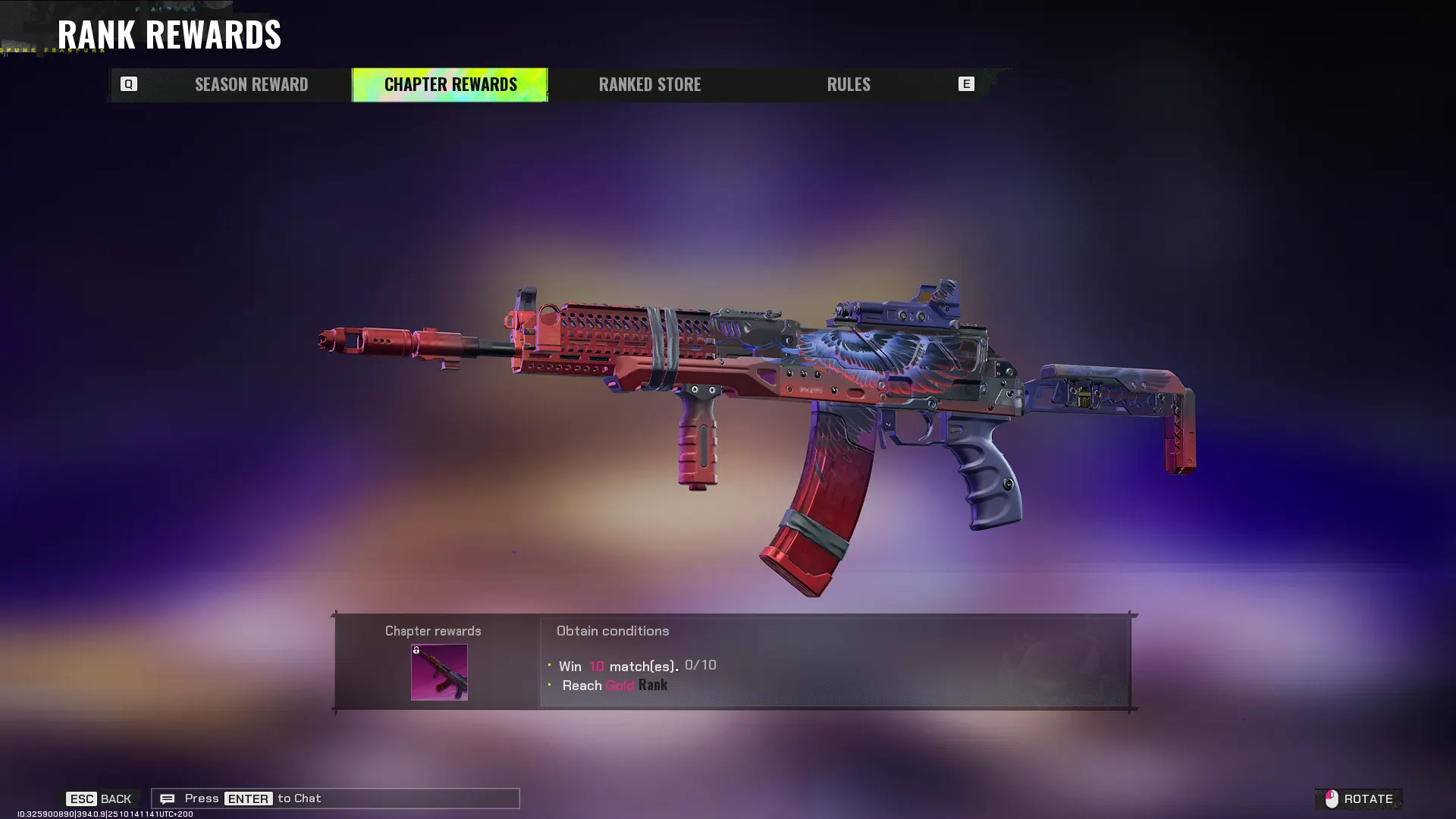The width and height of the screenshot is (1456, 819).
Task: Click the lock icon on the reward thumbnail
Action: pos(416,652)
